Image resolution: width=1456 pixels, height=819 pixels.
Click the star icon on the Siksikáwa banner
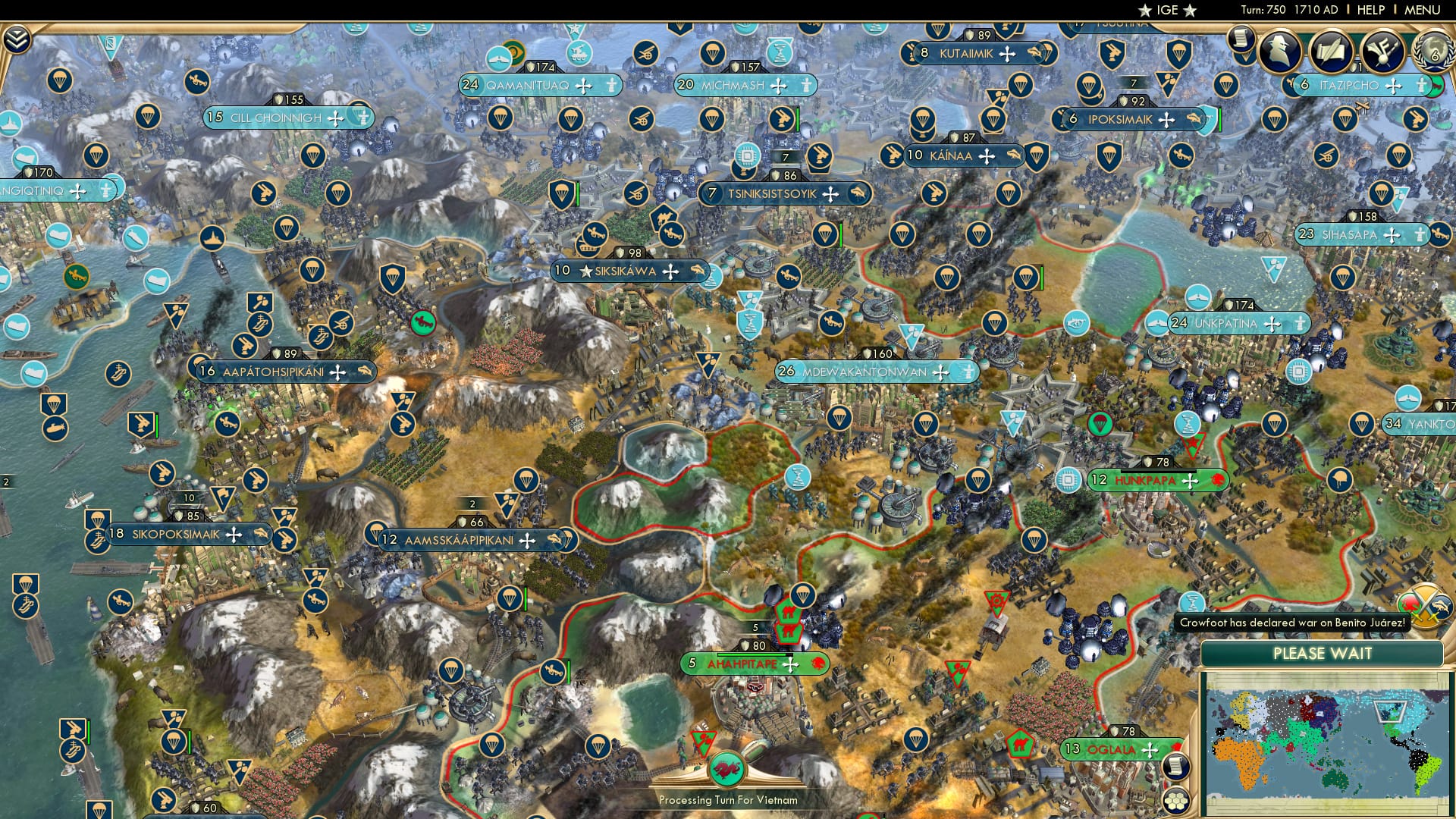[586, 271]
